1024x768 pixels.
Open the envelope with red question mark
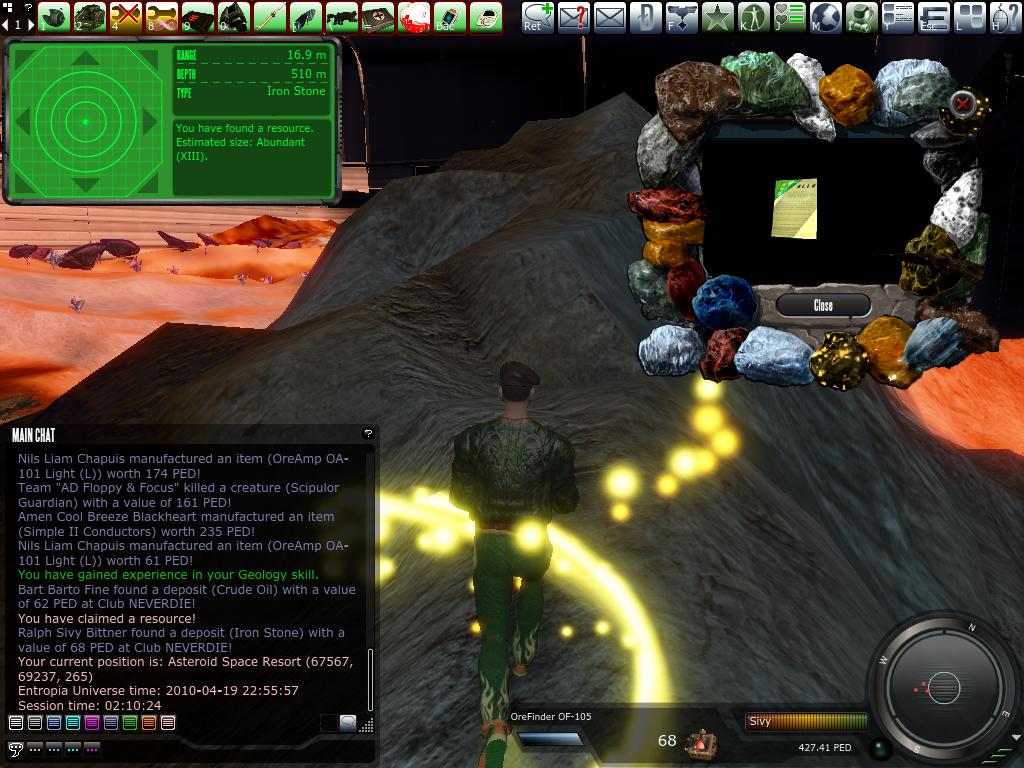click(x=573, y=16)
